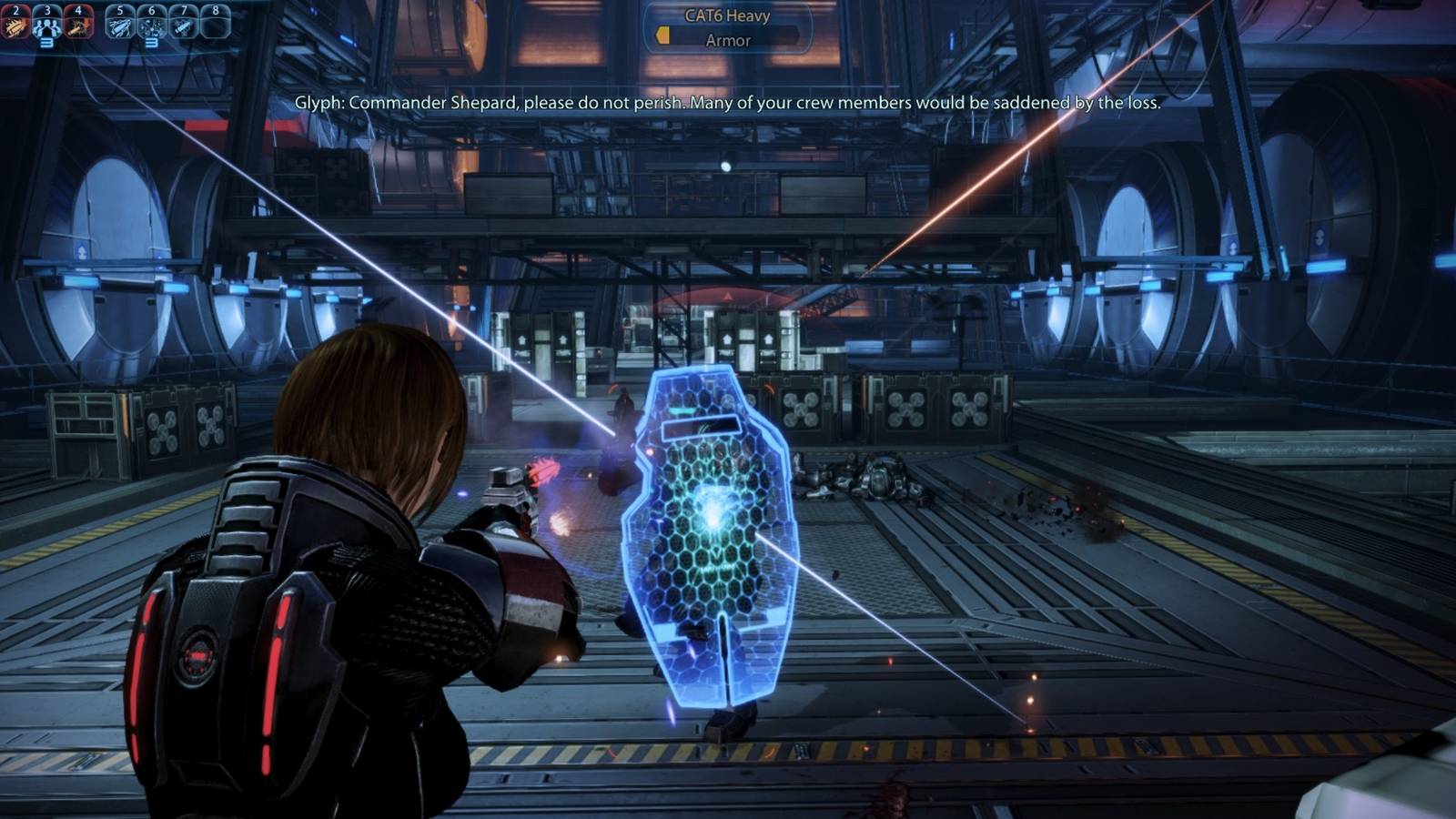The width and height of the screenshot is (1456, 819).
Task: Click the empty quick slot numbered 8
Action: tap(215, 23)
